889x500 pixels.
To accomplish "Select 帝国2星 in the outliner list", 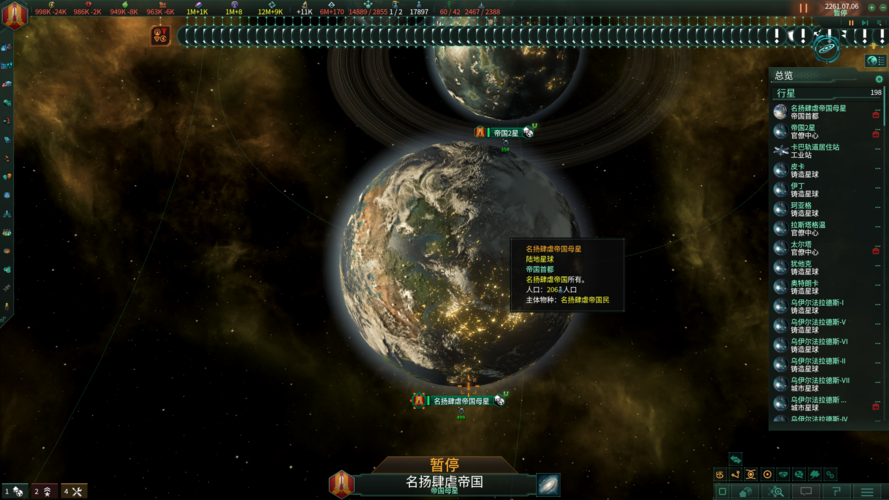I will click(803, 131).
